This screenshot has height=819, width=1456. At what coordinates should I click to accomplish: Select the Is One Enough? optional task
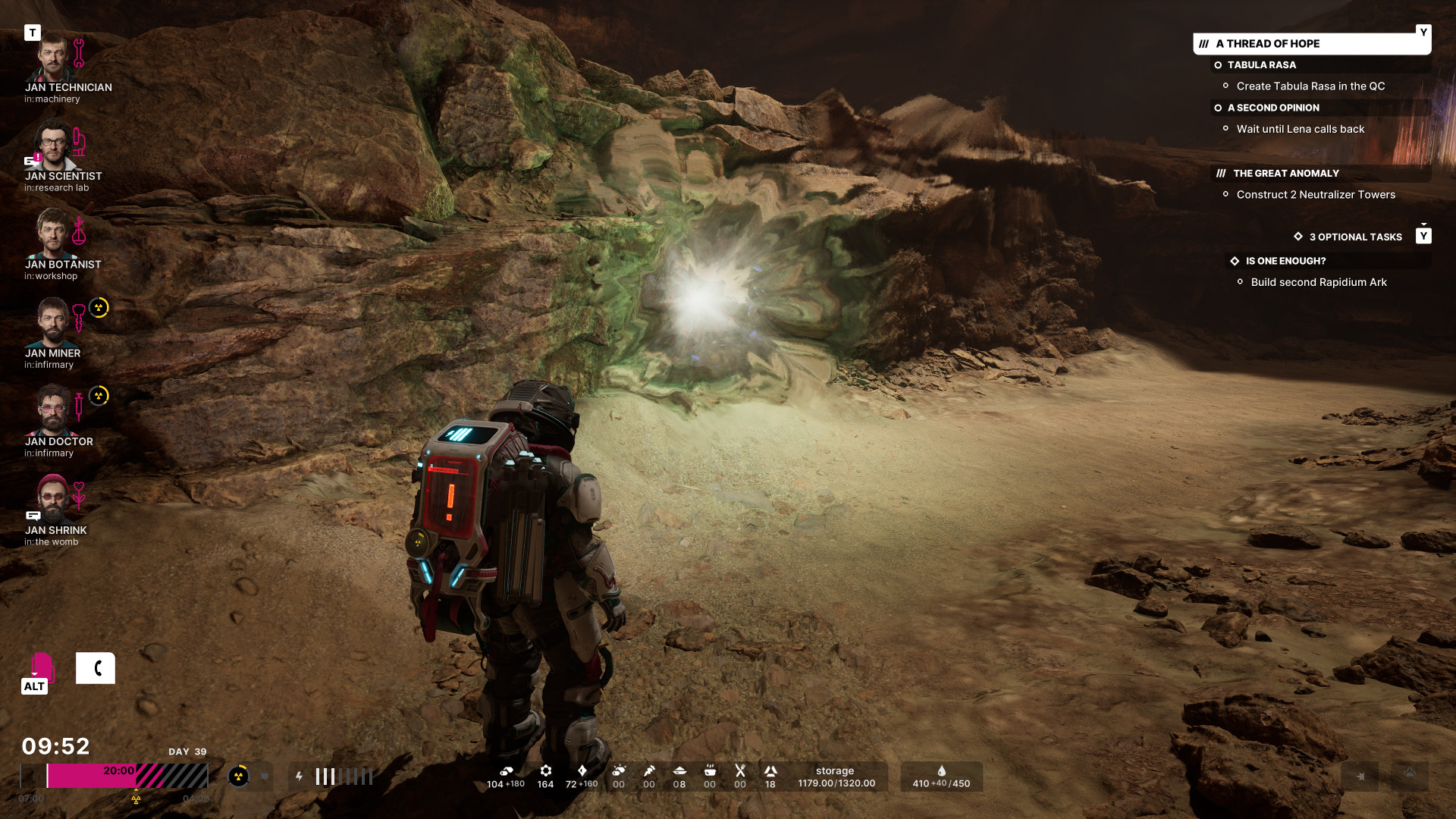pos(1285,261)
